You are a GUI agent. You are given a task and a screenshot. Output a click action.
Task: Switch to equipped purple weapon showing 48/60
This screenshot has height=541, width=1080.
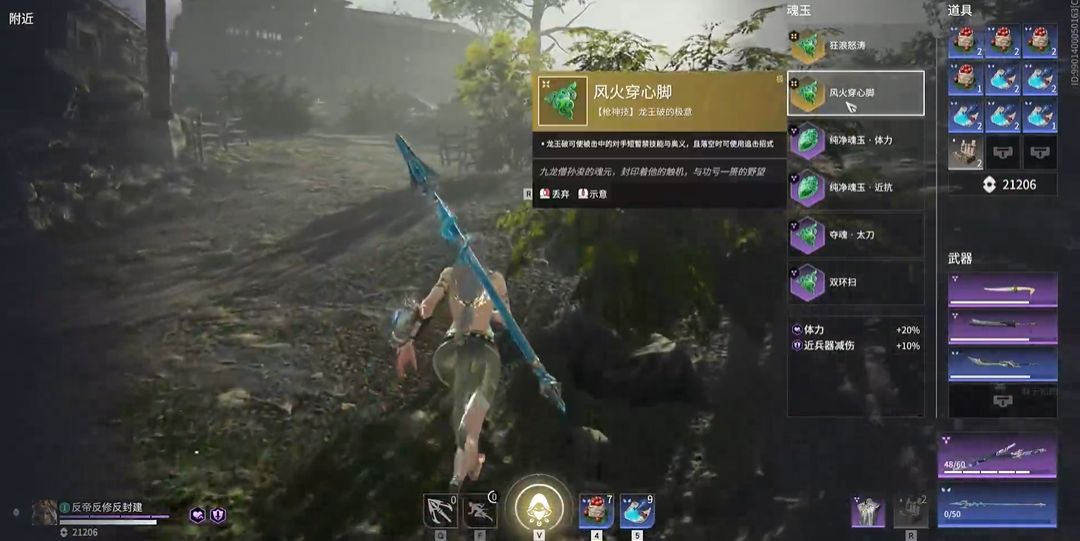tap(997, 453)
